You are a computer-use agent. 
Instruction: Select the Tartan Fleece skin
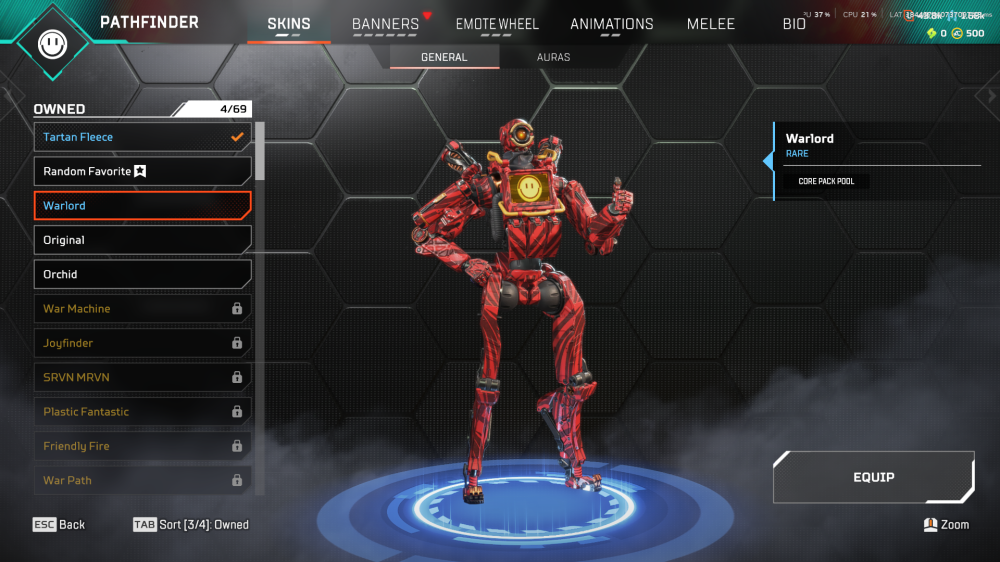click(x=142, y=137)
